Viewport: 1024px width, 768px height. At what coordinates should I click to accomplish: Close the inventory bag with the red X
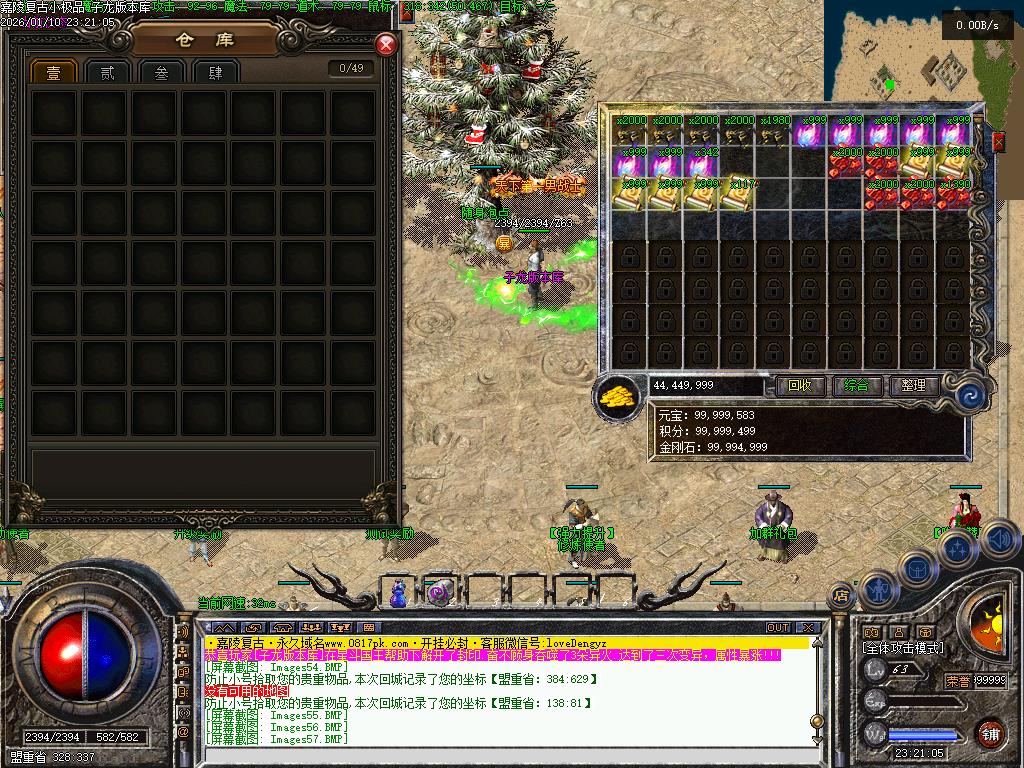pyautogui.click(x=998, y=143)
